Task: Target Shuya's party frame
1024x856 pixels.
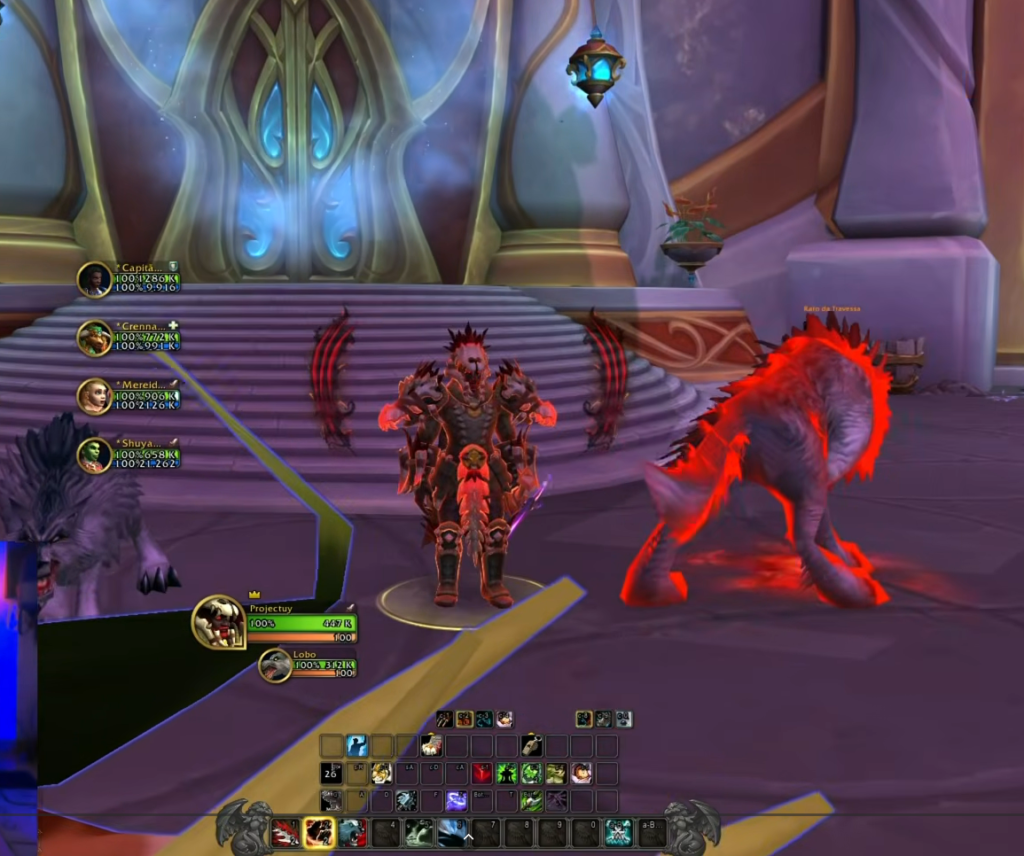Action: [x=95, y=455]
